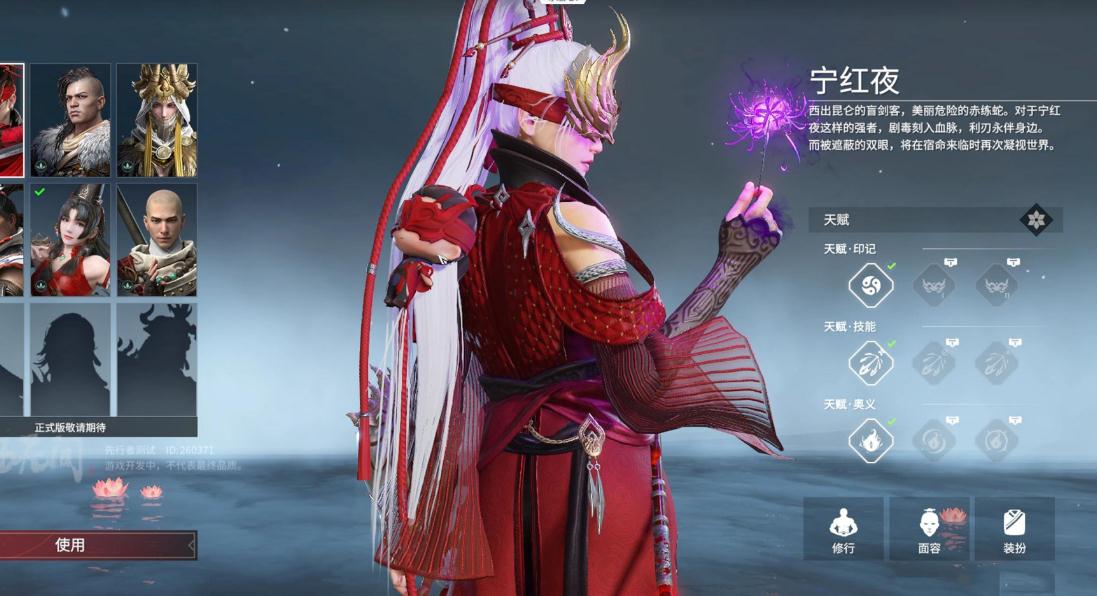The width and height of the screenshot is (1097, 596).
Task: Open the 装扮 outfit menu
Action: 1014,529
